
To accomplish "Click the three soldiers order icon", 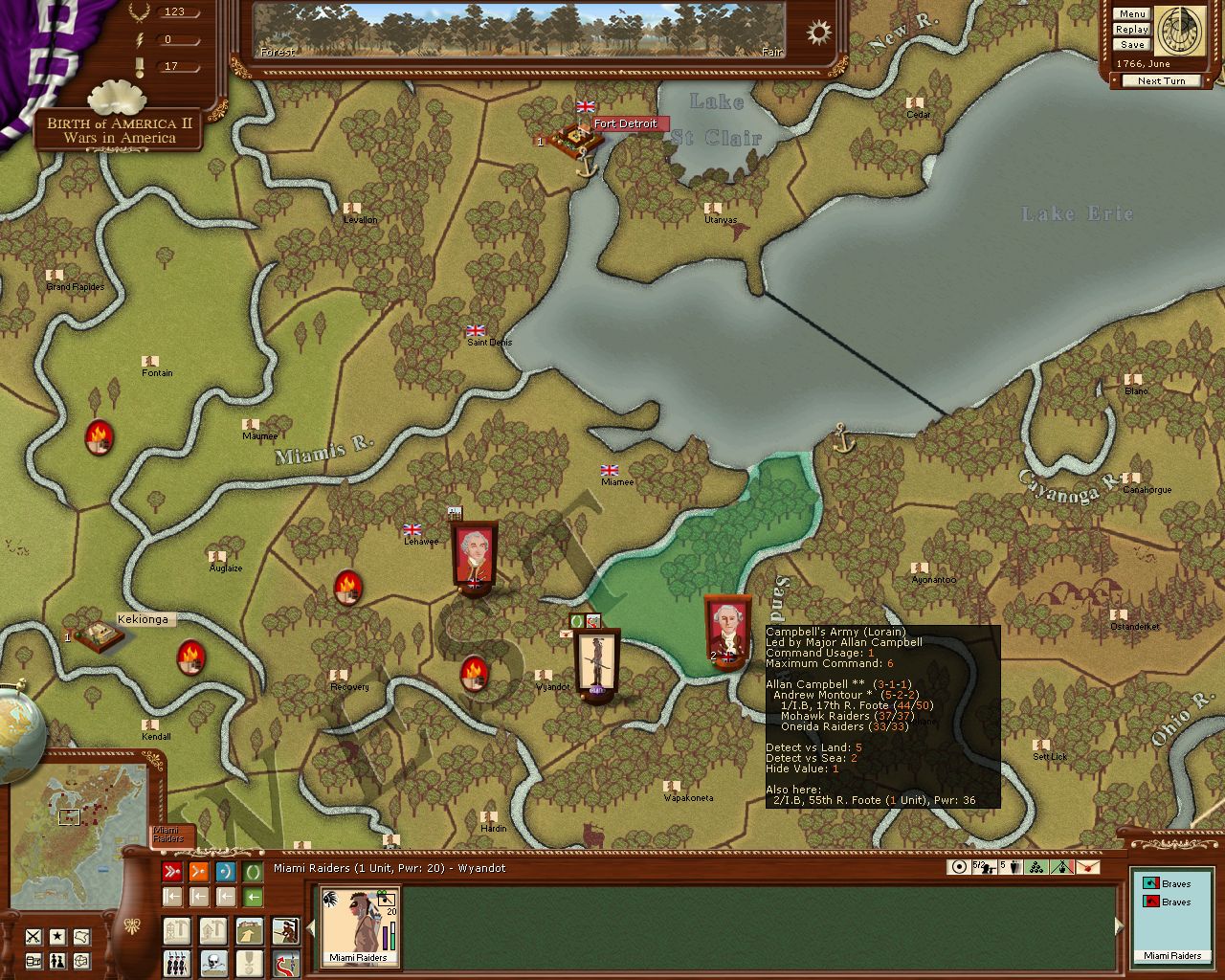I will click(x=176, y=962).
